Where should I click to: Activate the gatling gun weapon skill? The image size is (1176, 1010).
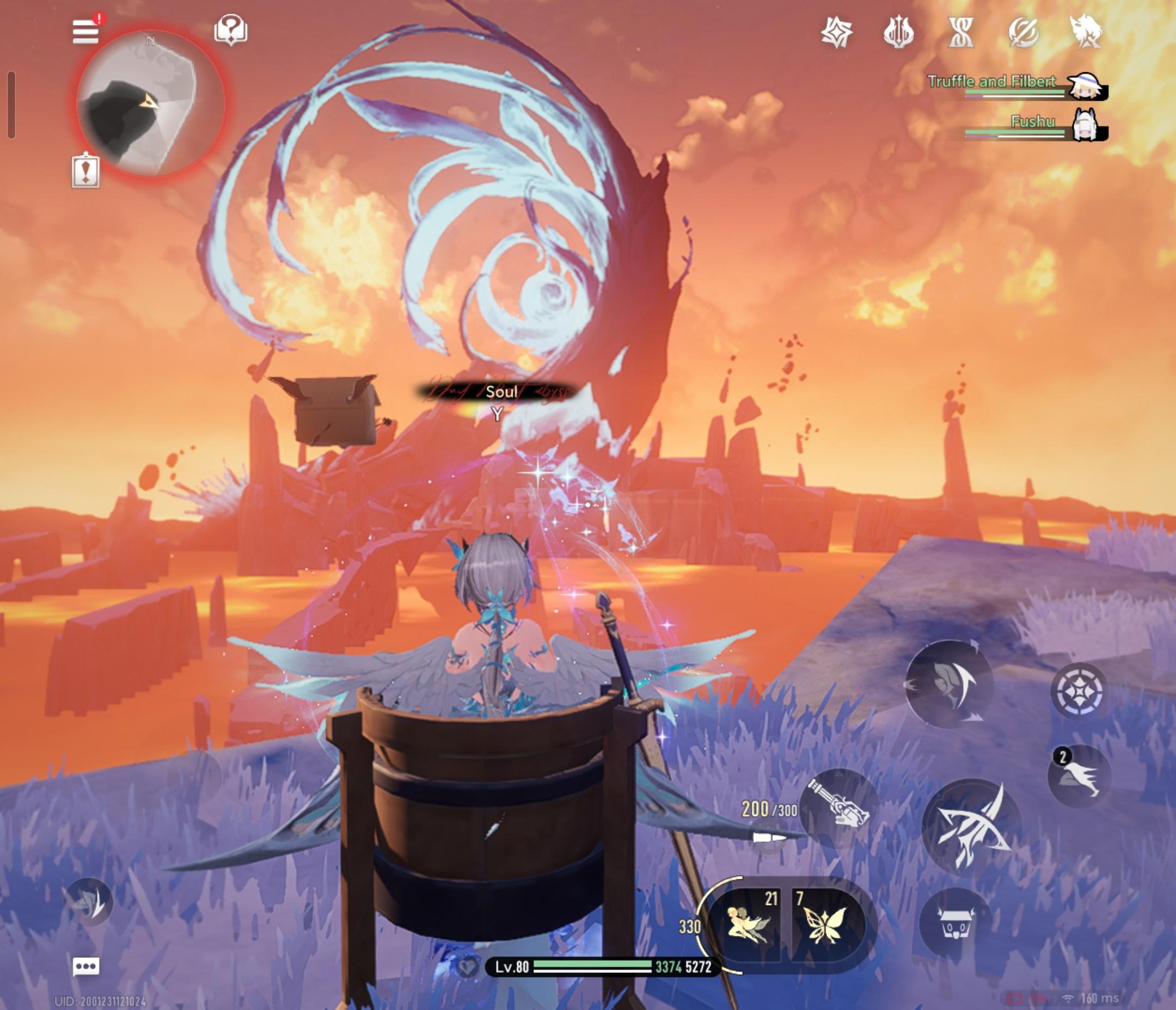[x=839, y=808]
